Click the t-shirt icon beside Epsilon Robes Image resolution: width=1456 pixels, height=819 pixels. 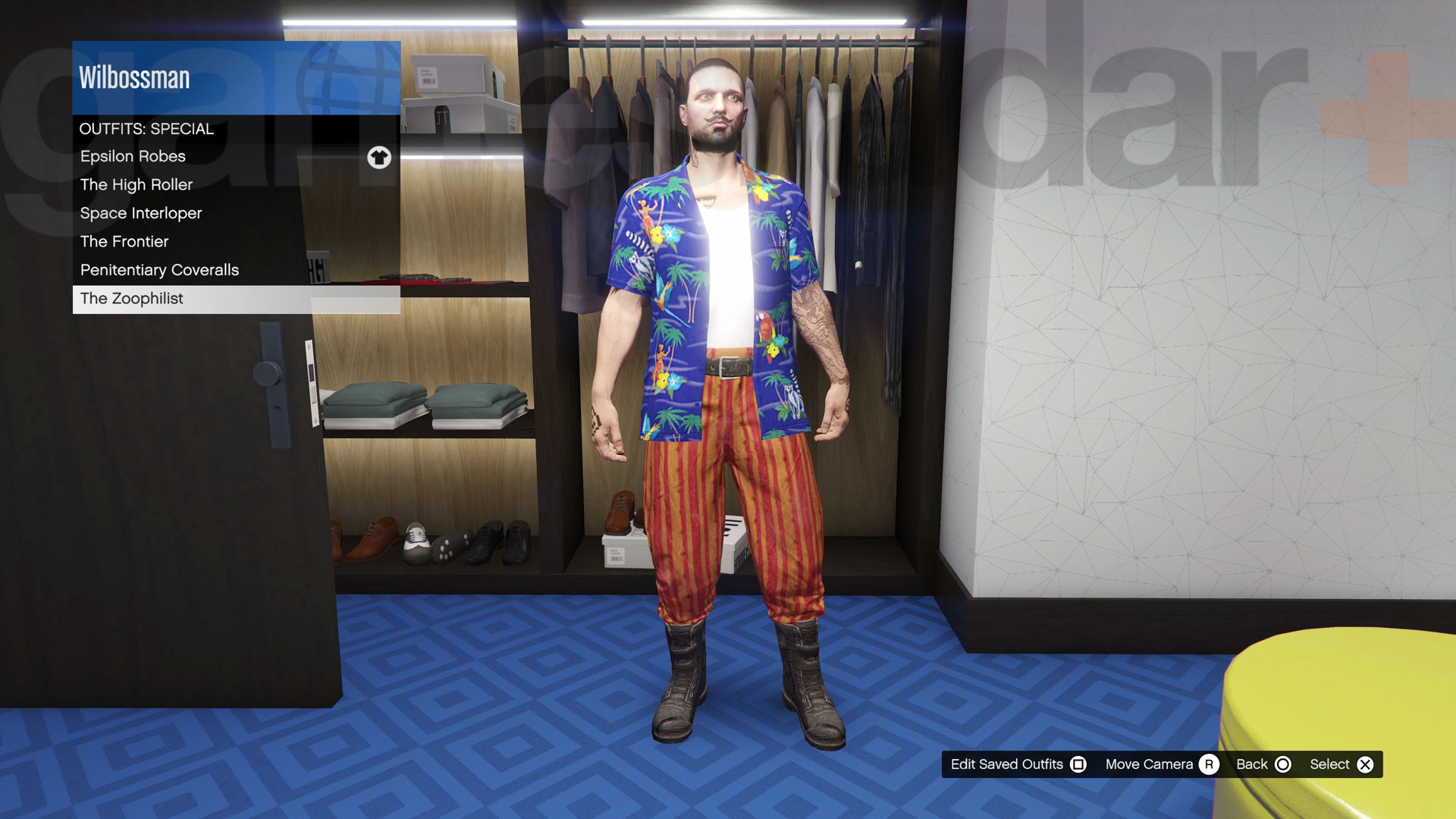(379, 157)
